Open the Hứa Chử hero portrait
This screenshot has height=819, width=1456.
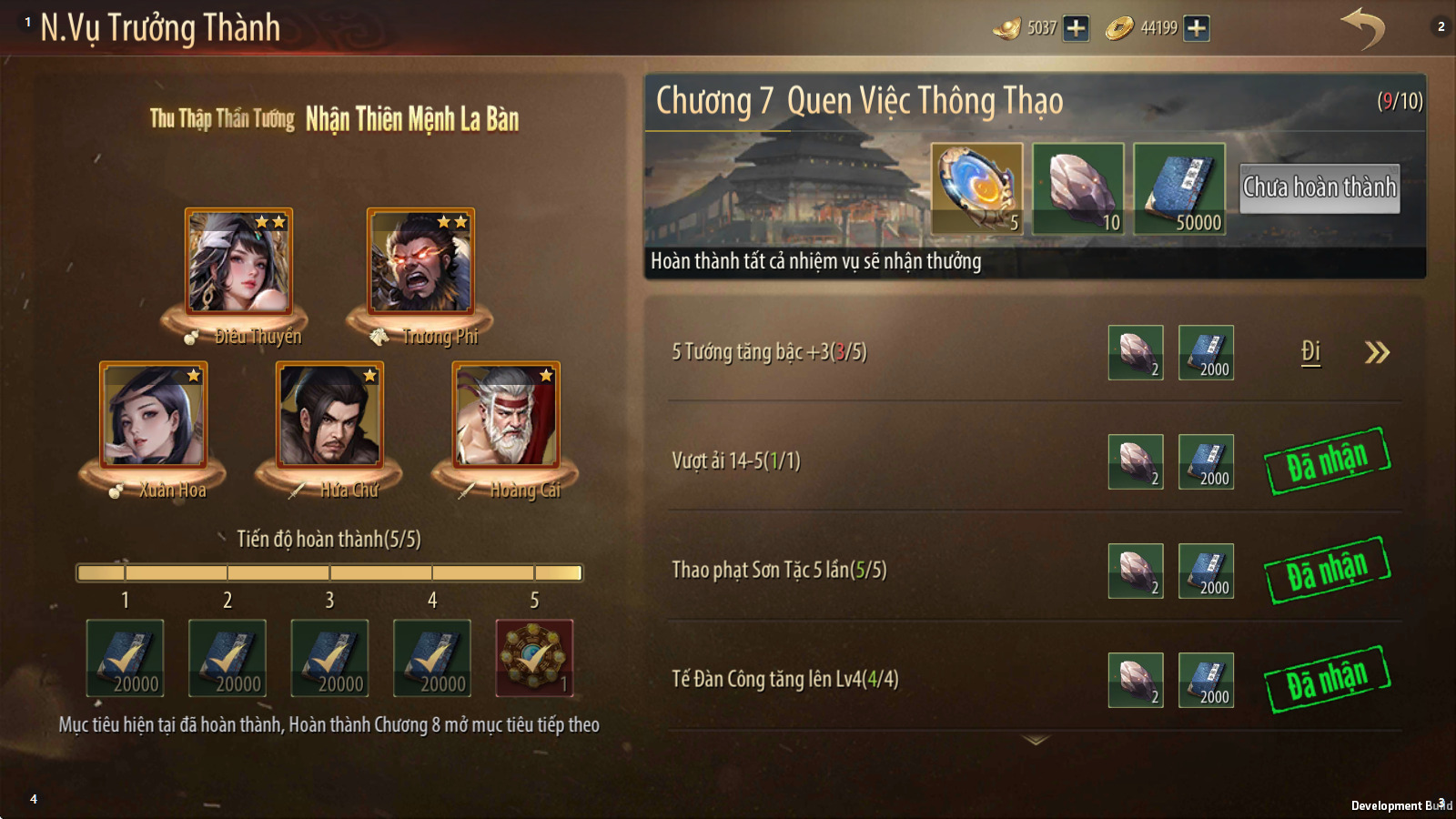point(329,416)
